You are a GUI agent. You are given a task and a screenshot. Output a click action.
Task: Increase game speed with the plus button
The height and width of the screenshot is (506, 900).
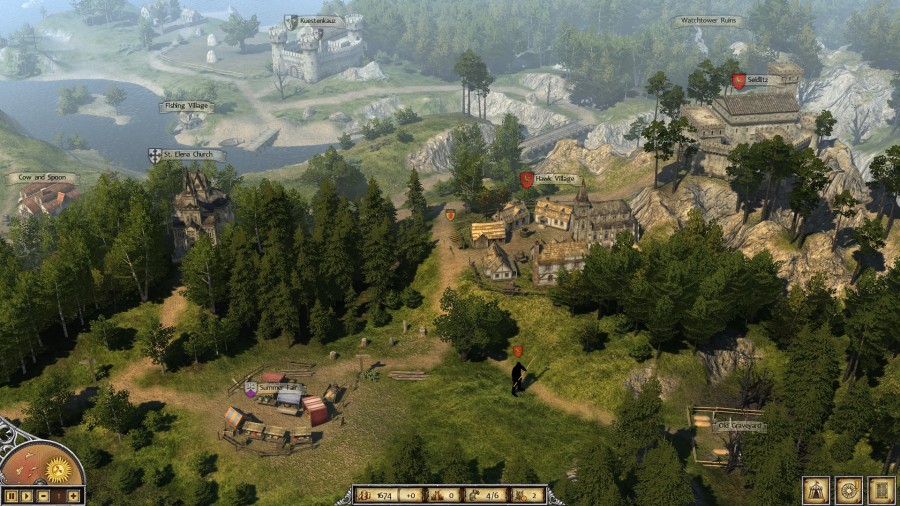coord(74,496)
